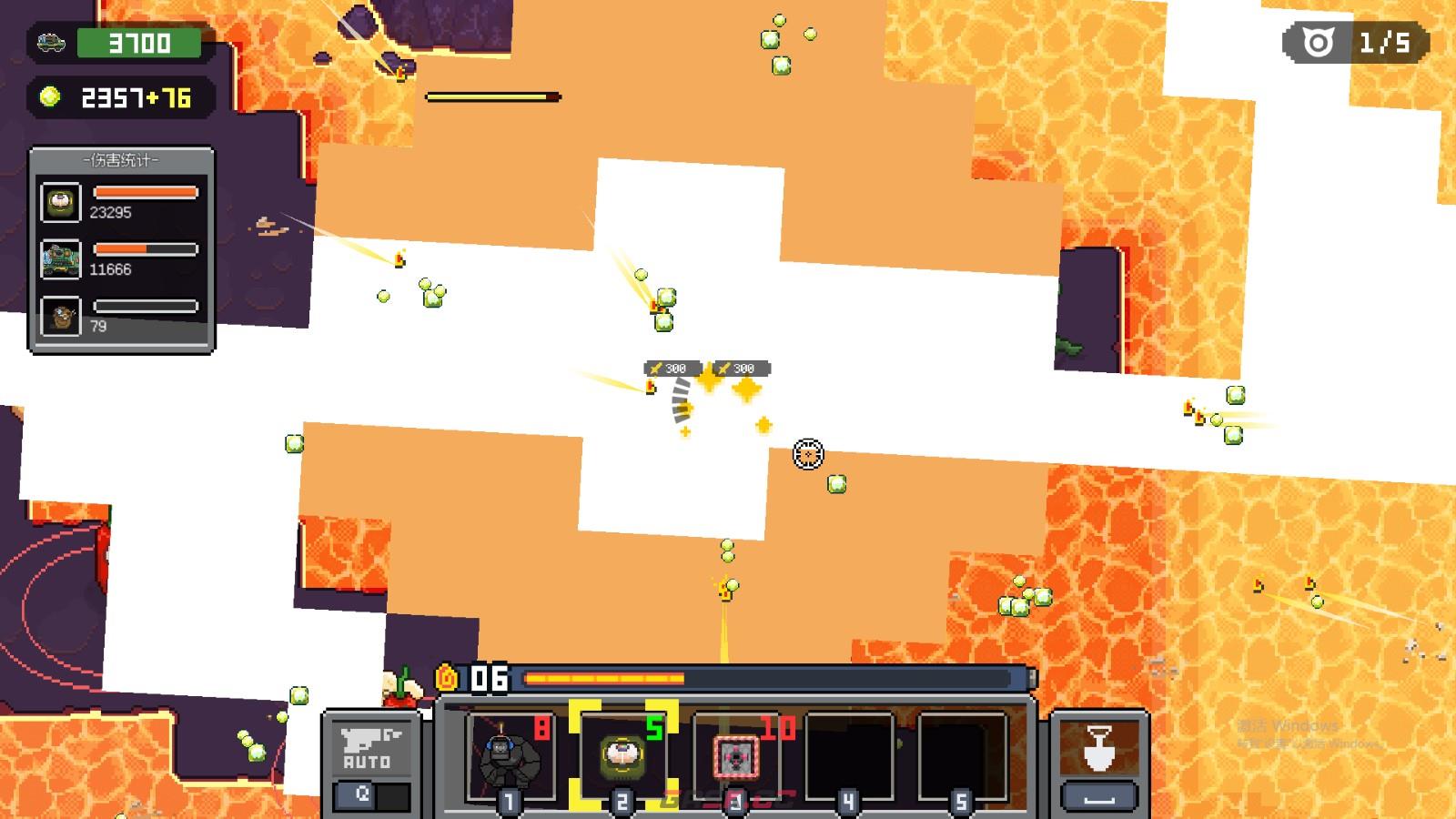The width and height of the screenshot is (1456, 819).
Task: Click the brown bear damage stats portrait
Action: coord(61,317)
